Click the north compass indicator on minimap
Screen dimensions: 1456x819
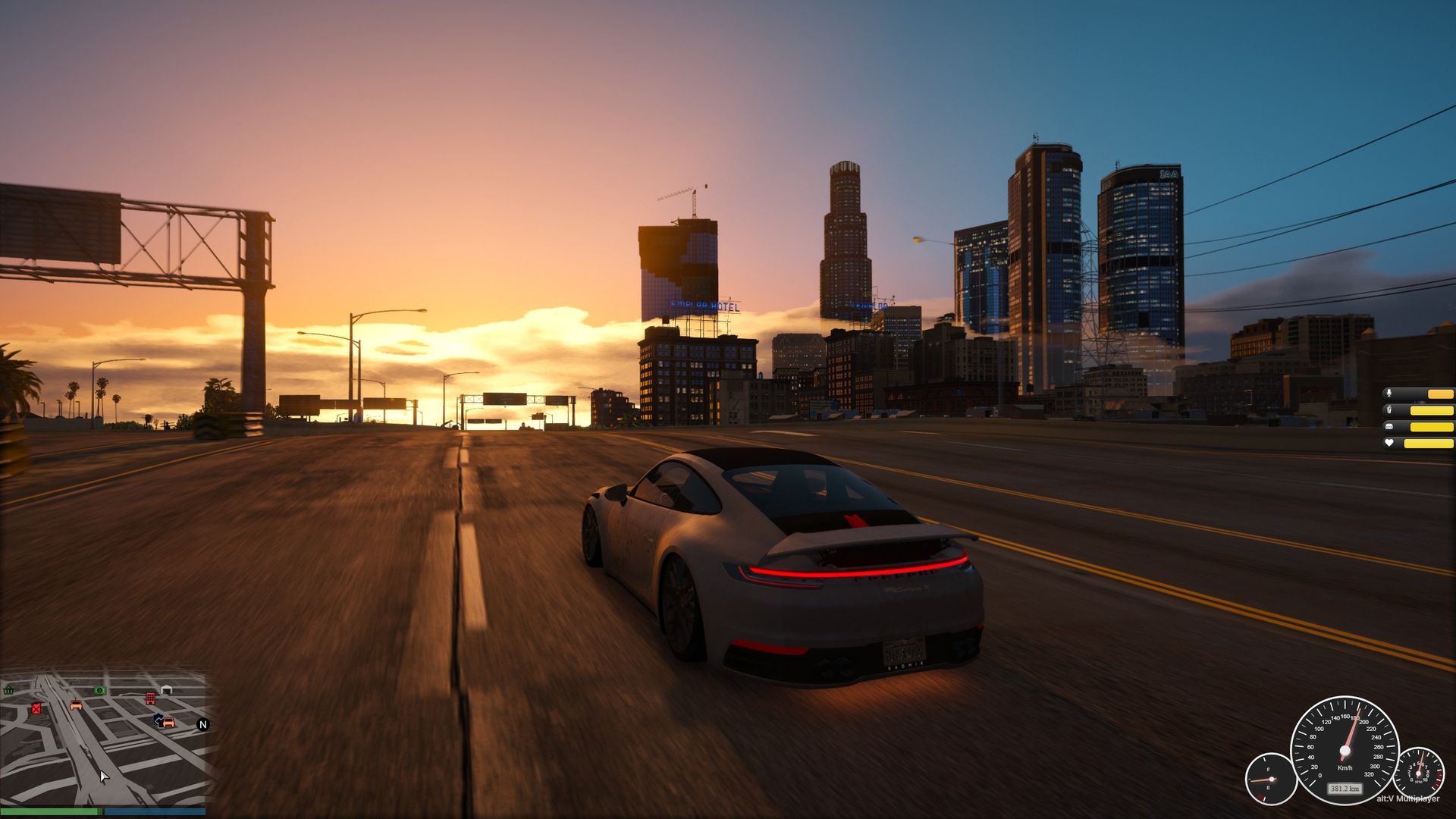click(x=202, y=724)
